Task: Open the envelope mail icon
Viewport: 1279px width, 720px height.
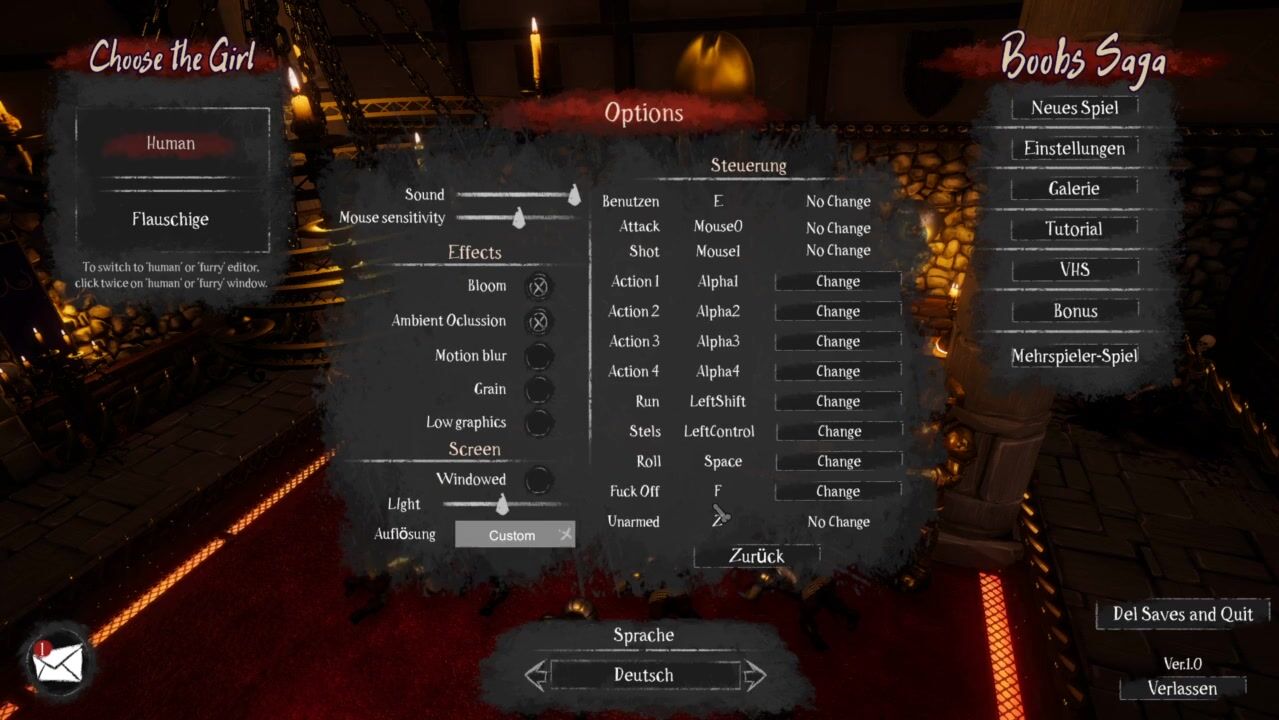Action: (58, 663)
